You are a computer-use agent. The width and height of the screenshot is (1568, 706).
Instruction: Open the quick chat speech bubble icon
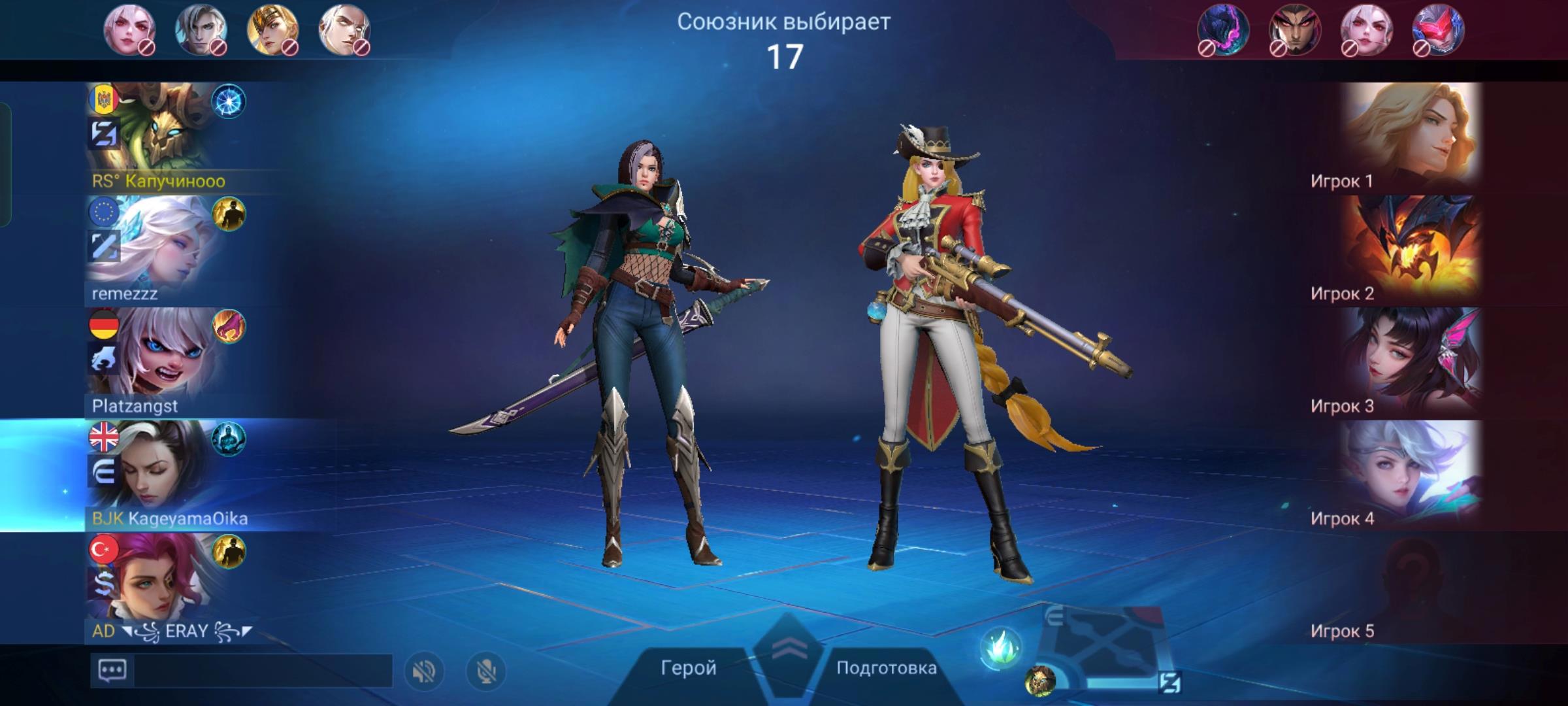[x=112, y=671]
